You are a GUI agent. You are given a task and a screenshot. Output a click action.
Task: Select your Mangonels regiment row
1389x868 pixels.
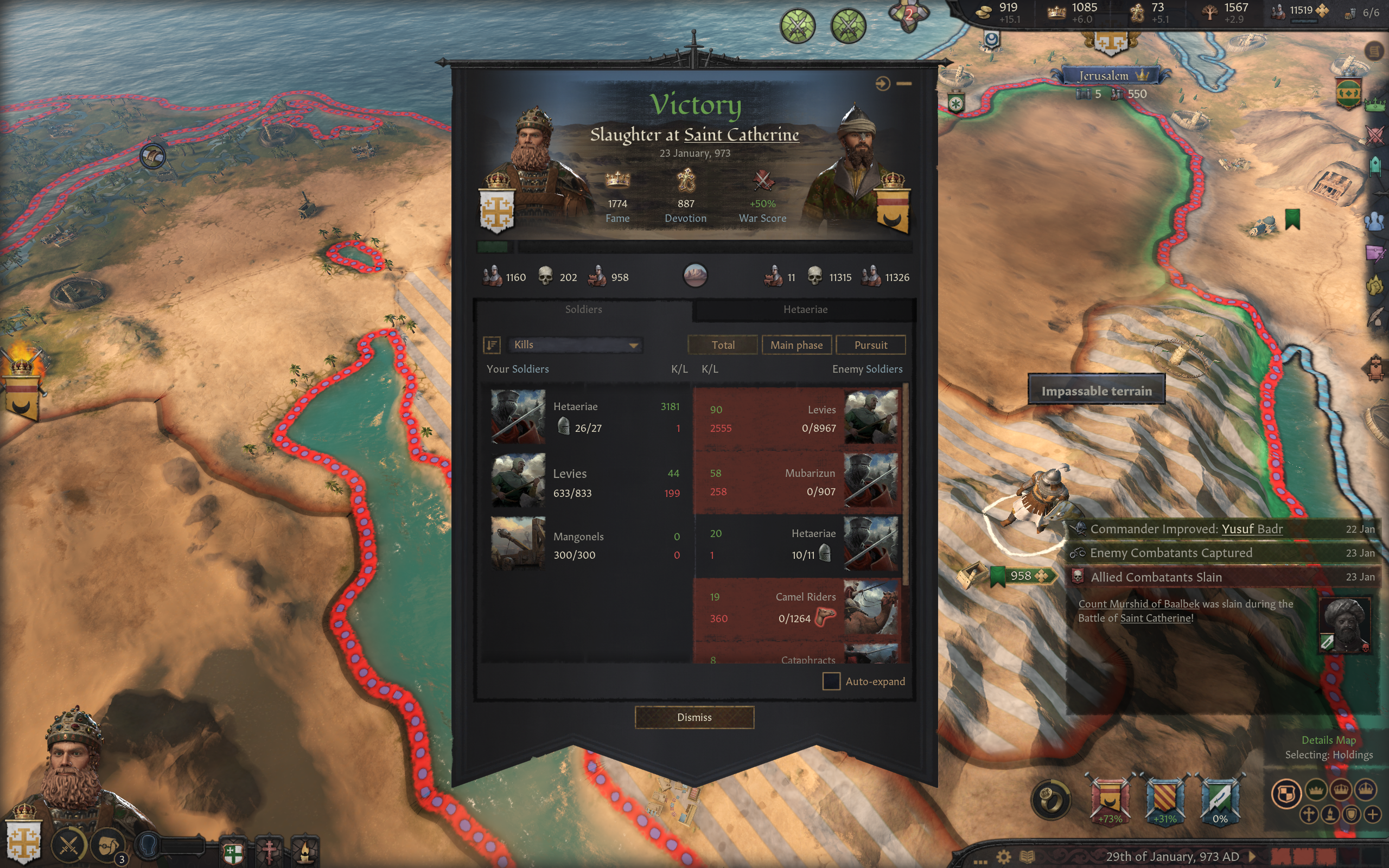pos(584,545)
